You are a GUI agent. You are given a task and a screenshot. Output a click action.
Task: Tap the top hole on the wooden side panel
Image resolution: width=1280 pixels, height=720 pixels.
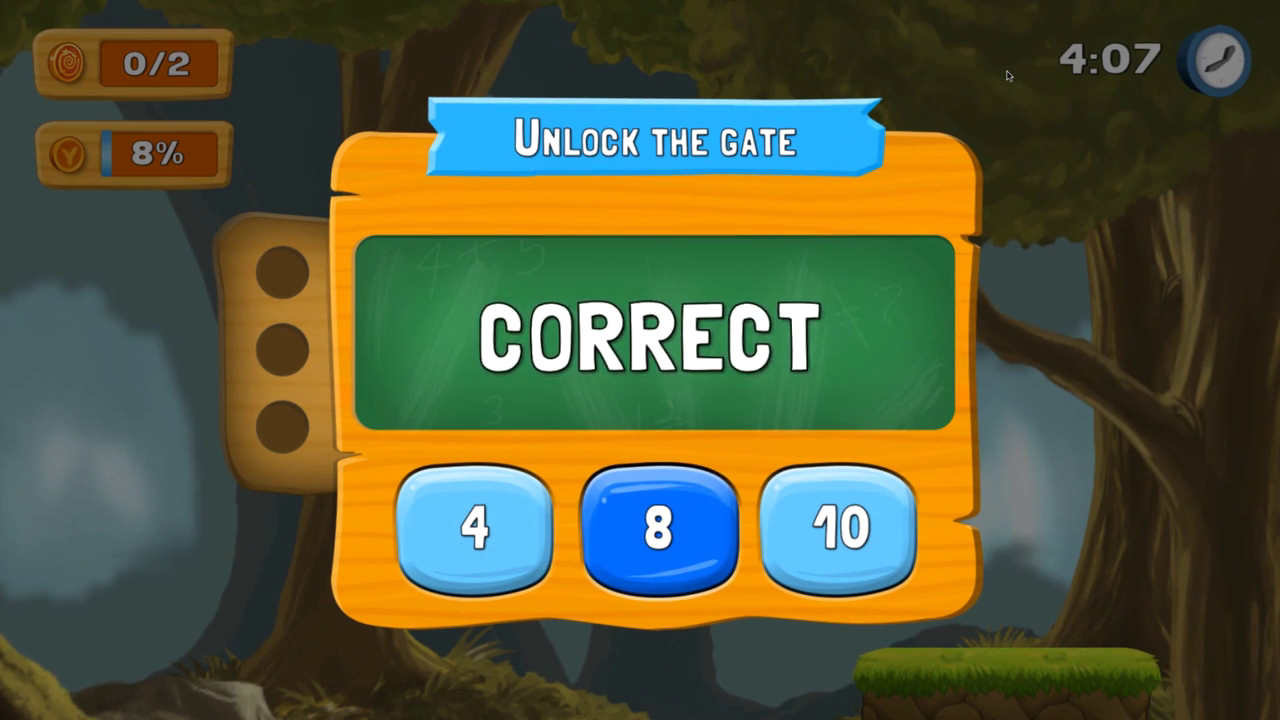pos(283,273)
